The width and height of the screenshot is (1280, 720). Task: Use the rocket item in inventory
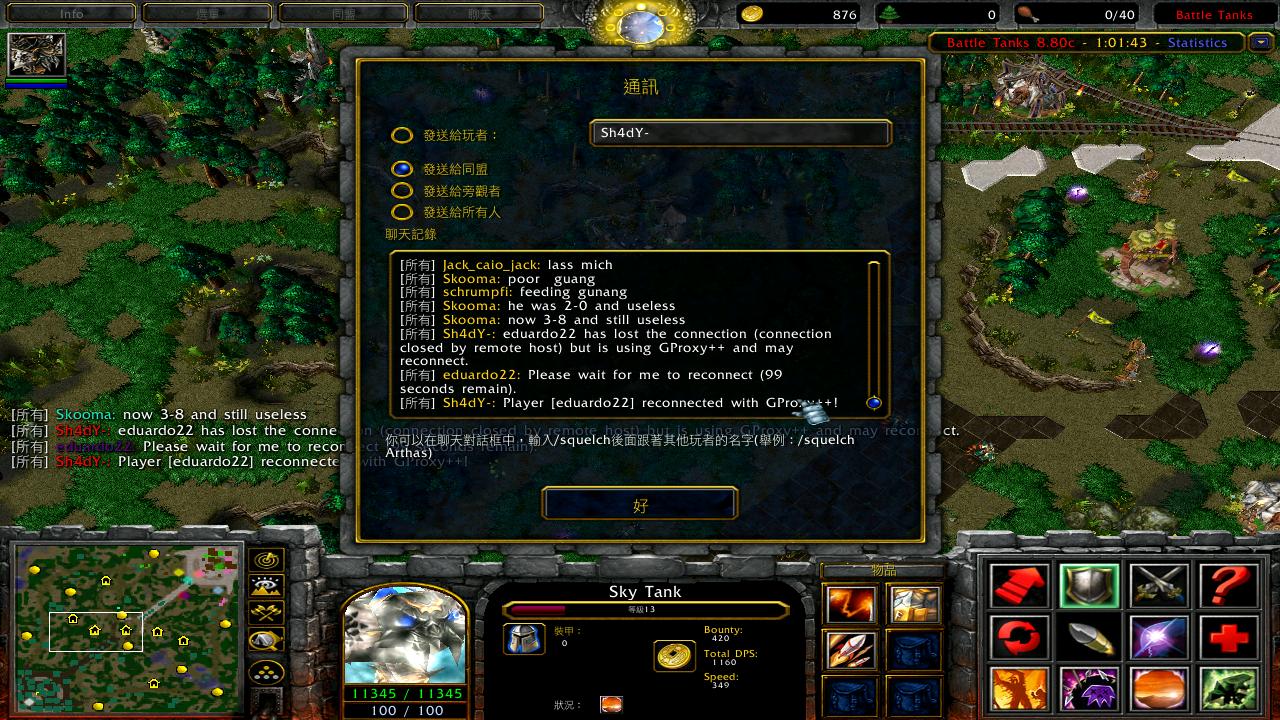(x=851, y=651)
